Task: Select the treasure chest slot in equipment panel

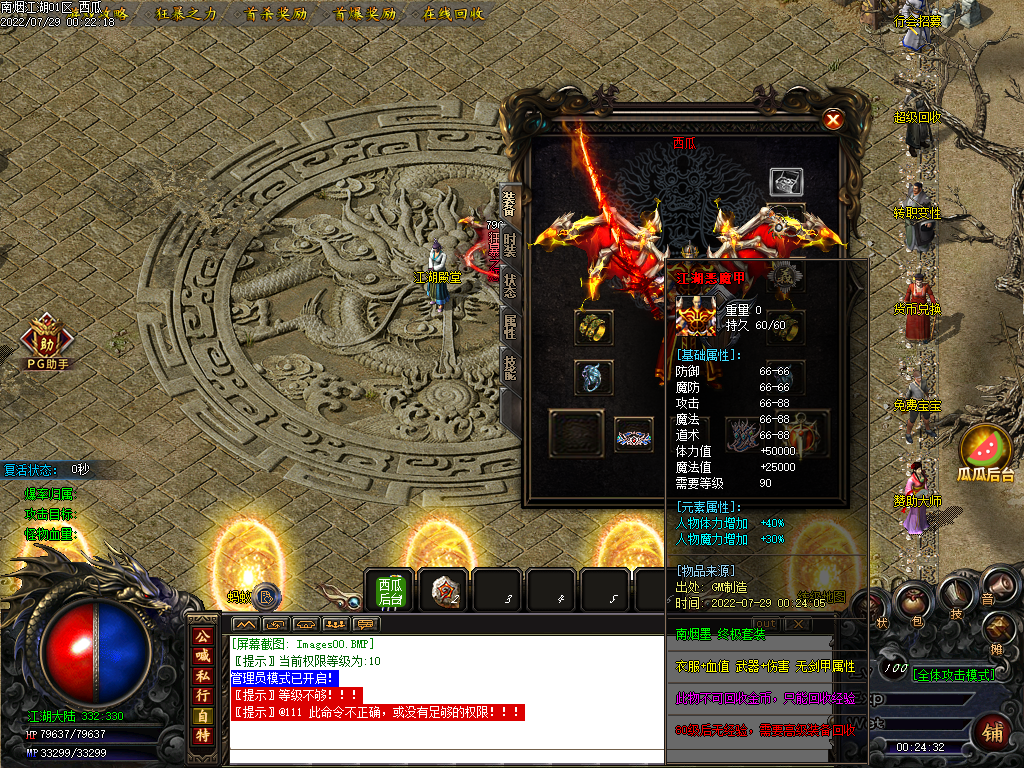Action: [786, 183]
